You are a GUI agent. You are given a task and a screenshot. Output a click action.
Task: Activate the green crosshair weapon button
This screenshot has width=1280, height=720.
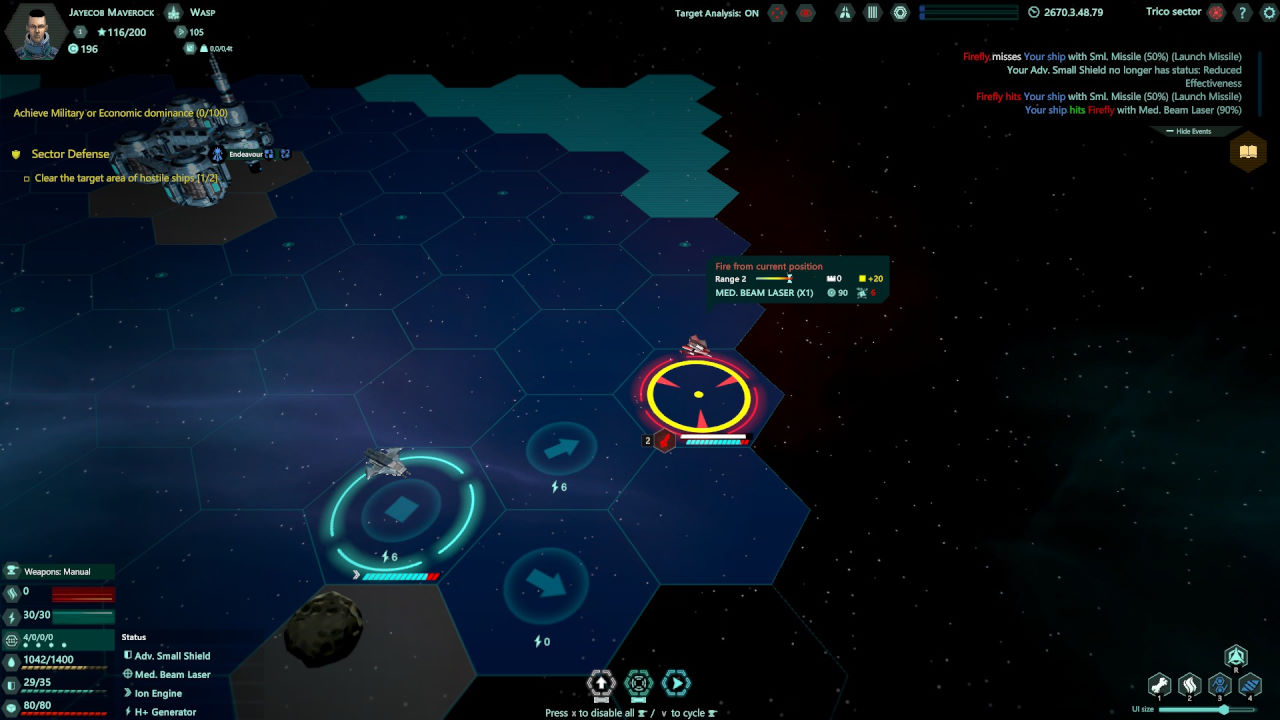point(638,684)
